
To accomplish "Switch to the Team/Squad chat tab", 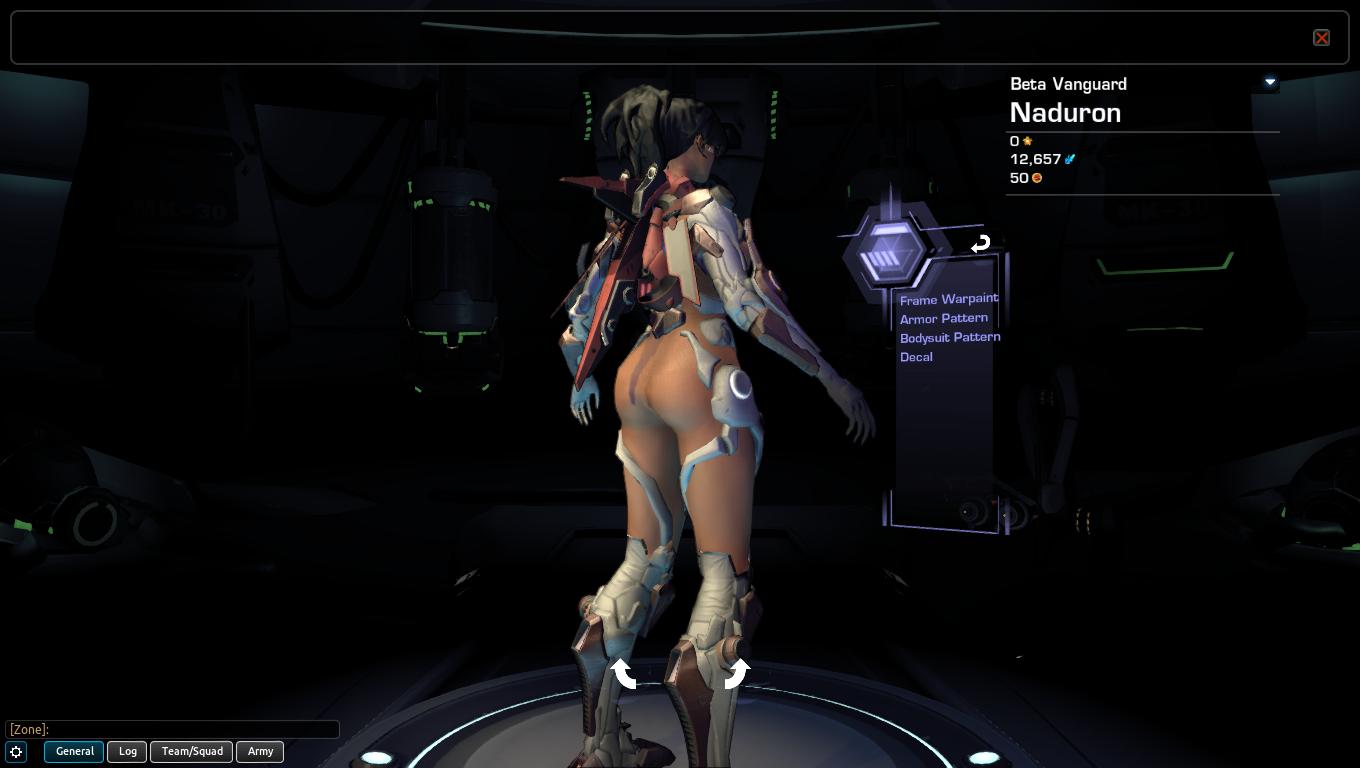I will (x=192, y=751).
